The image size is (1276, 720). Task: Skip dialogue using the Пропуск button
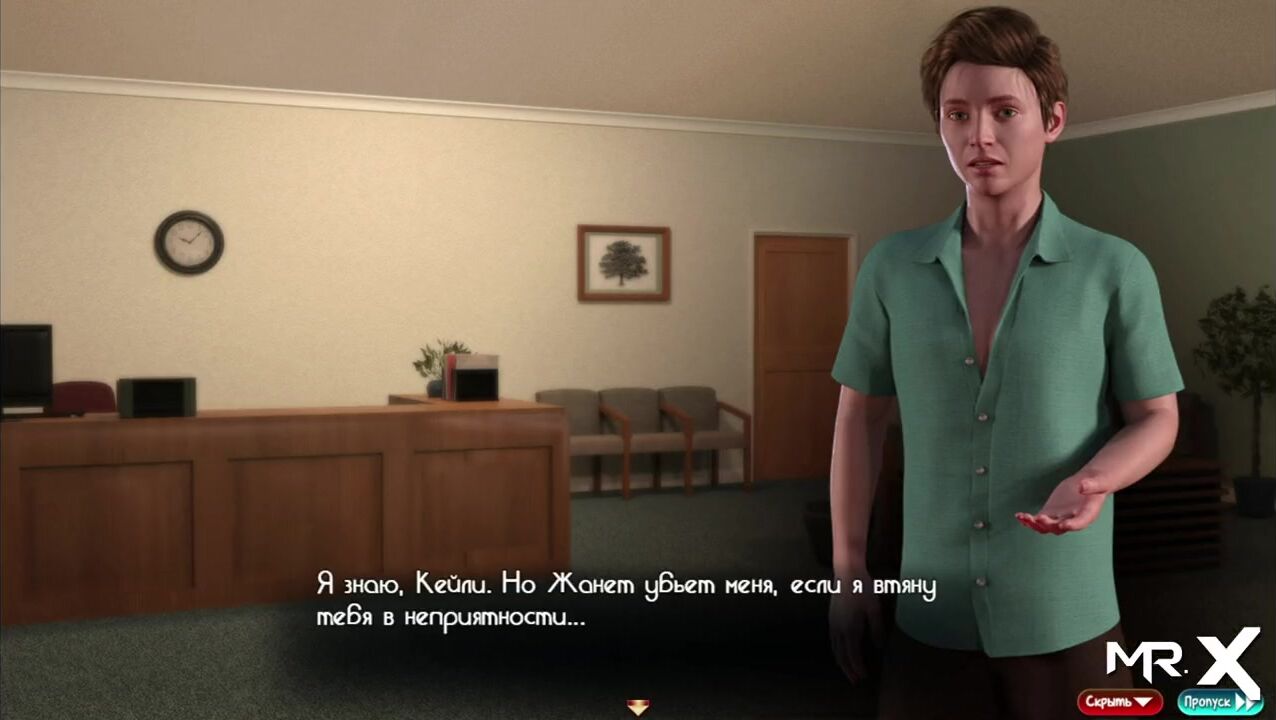1217,702
